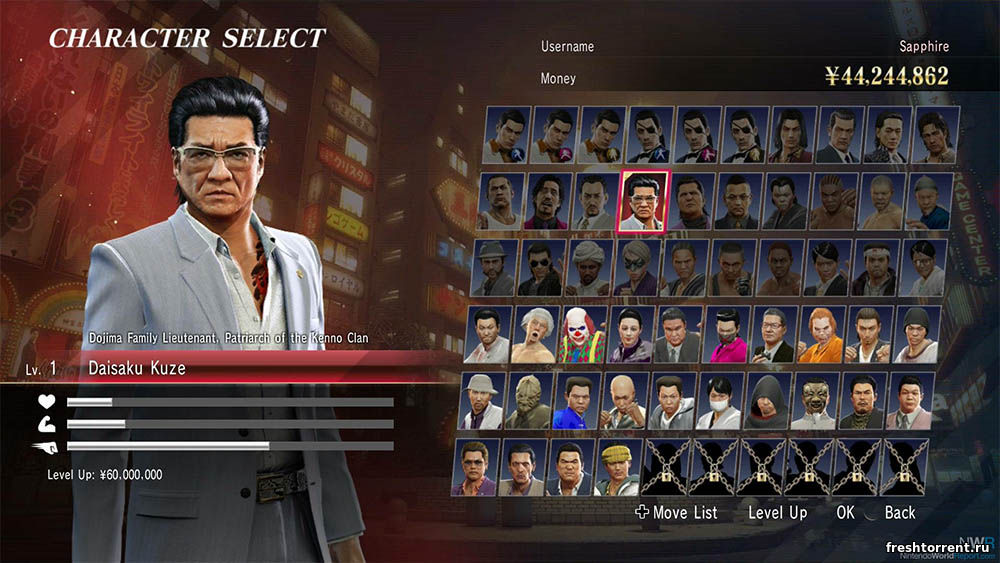Pick the fighter in the blue tracksuit

578,401
